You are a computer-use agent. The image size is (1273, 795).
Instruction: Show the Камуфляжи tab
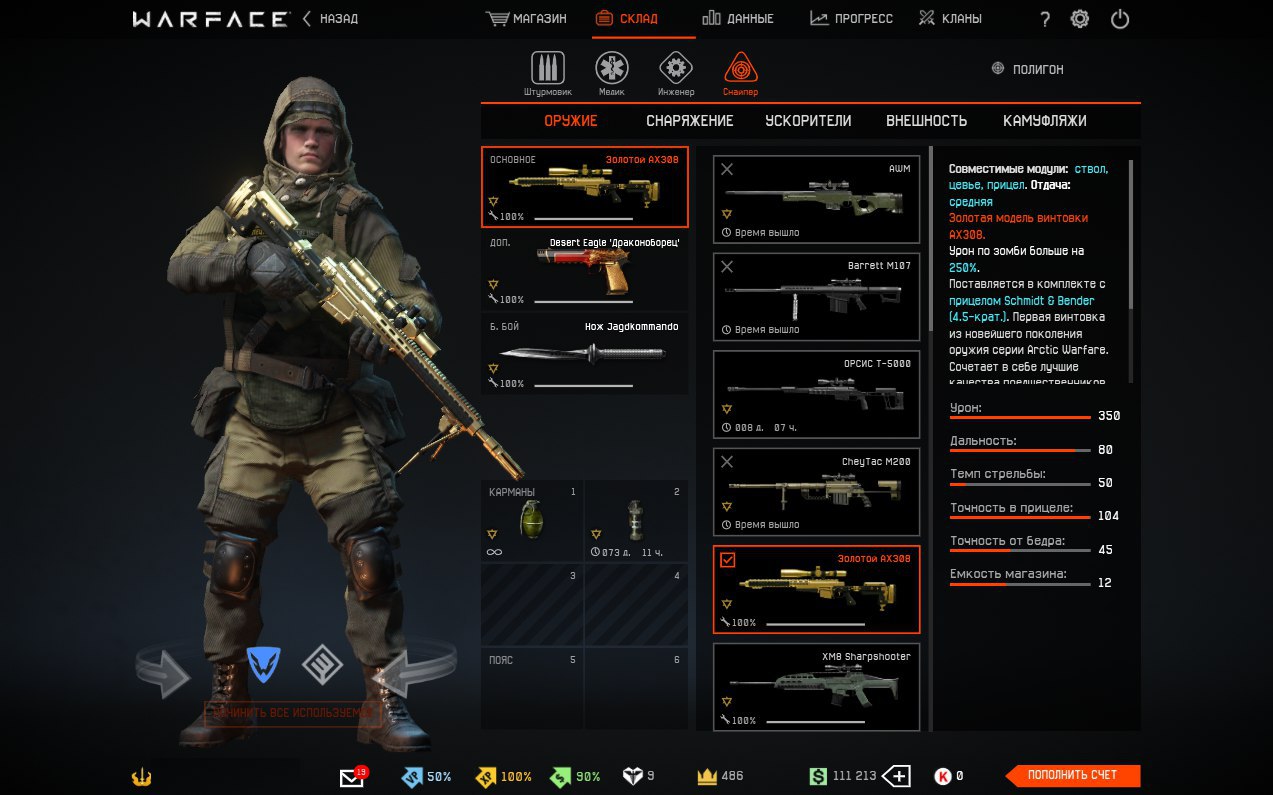1044,121
